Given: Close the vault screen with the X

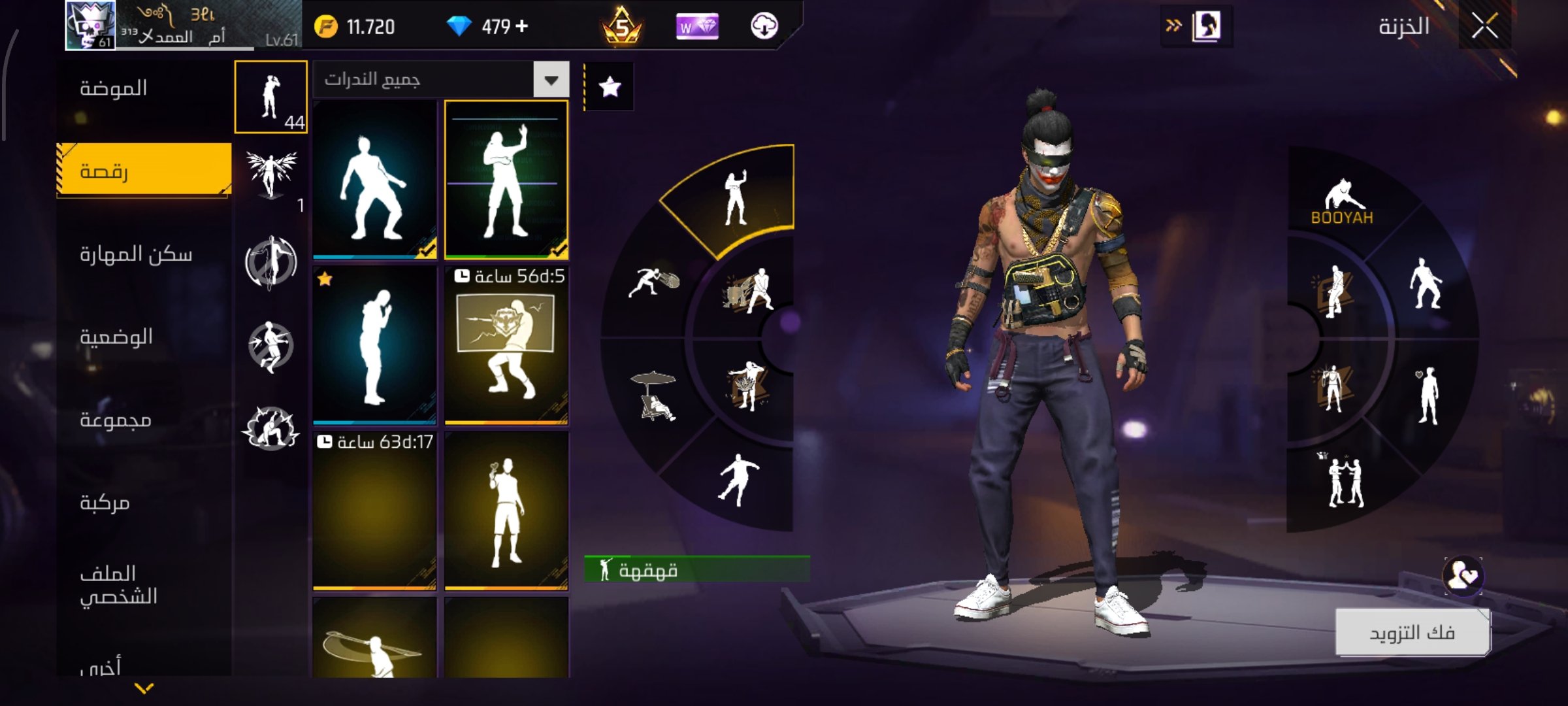Looking at the screenshot, I should click(1484, 27).
